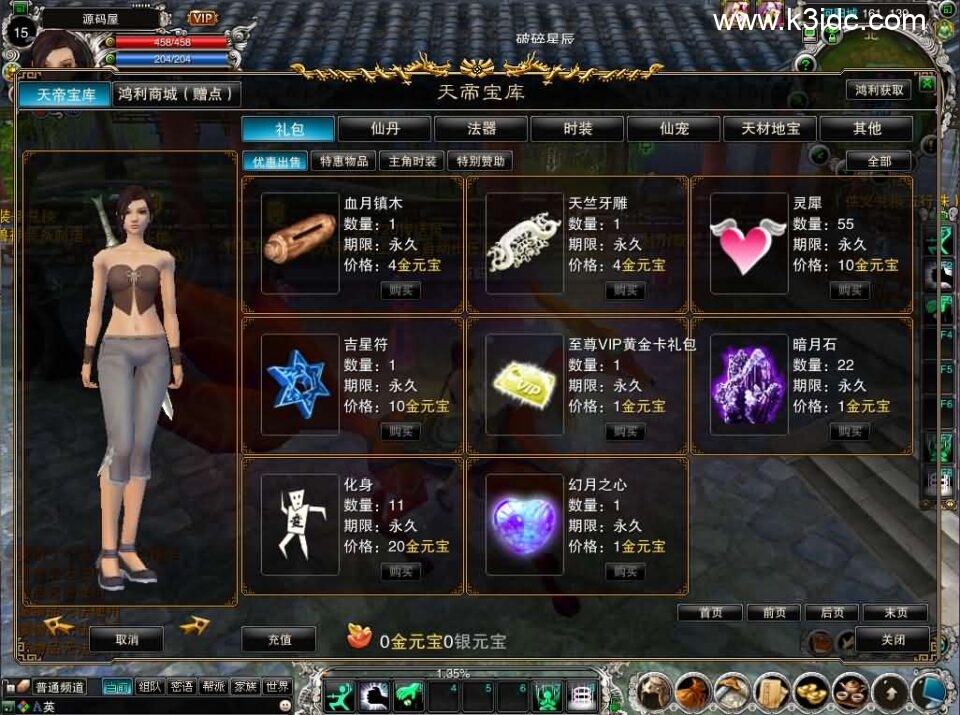Open the 法器 category tab

click(481, 129)
